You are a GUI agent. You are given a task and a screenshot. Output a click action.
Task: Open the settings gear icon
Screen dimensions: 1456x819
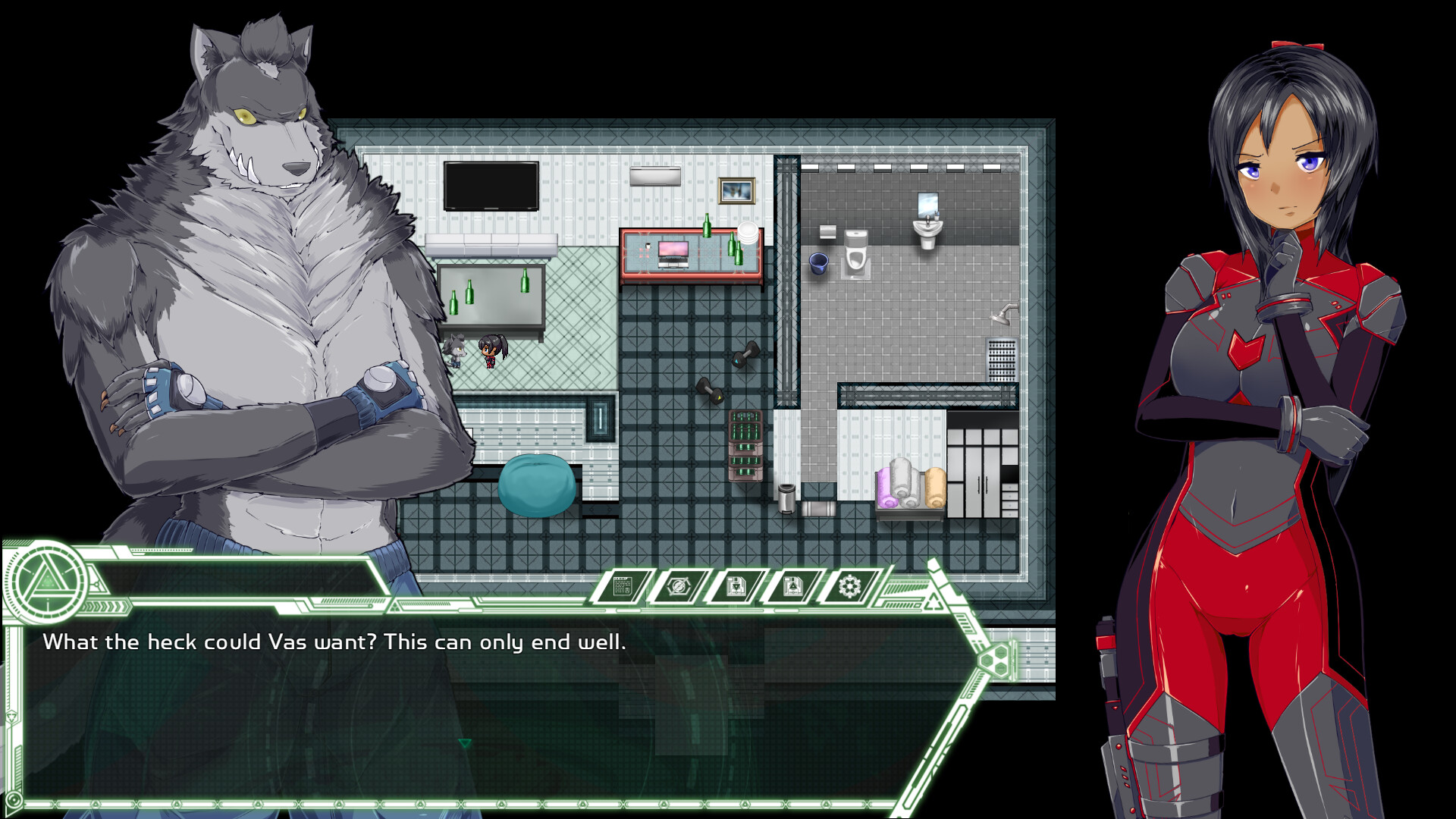point(849,585)
